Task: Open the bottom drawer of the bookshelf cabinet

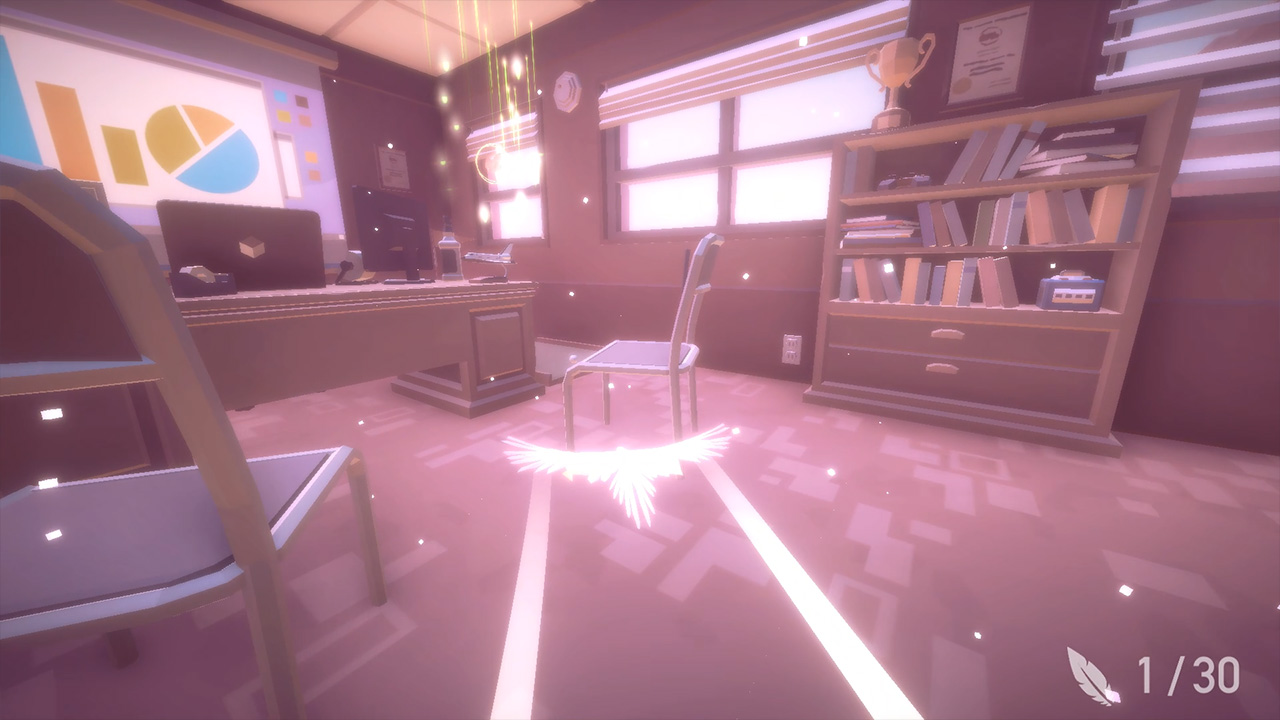Action: (943, 368)
